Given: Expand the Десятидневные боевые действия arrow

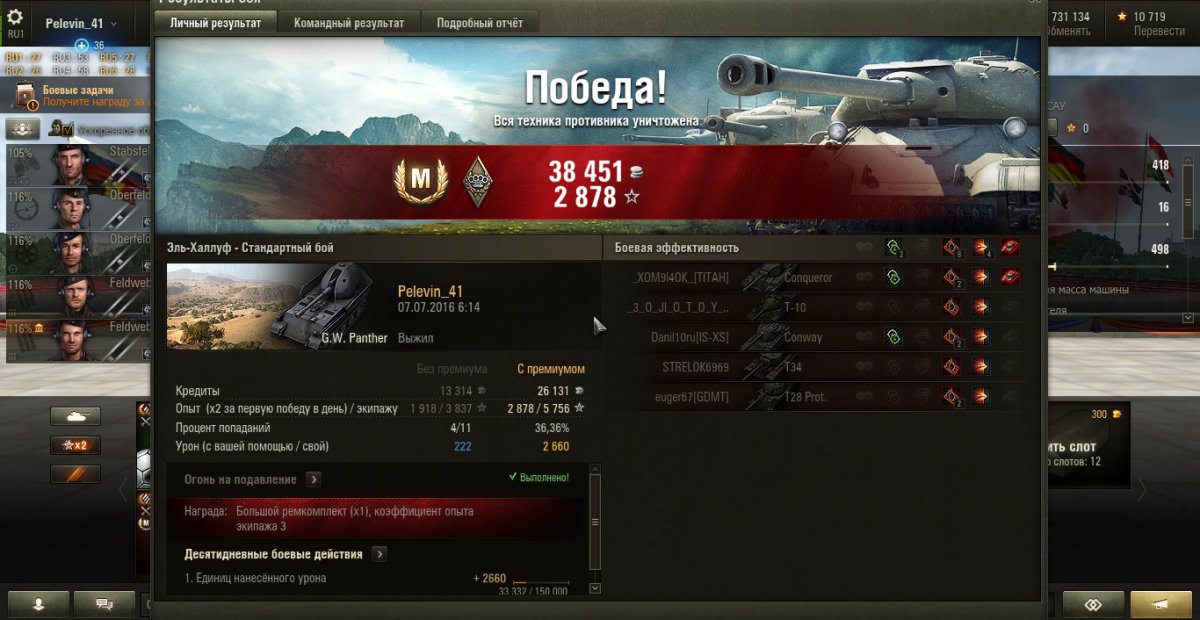Looking at the screenshot, I should (x=380, y=554).
